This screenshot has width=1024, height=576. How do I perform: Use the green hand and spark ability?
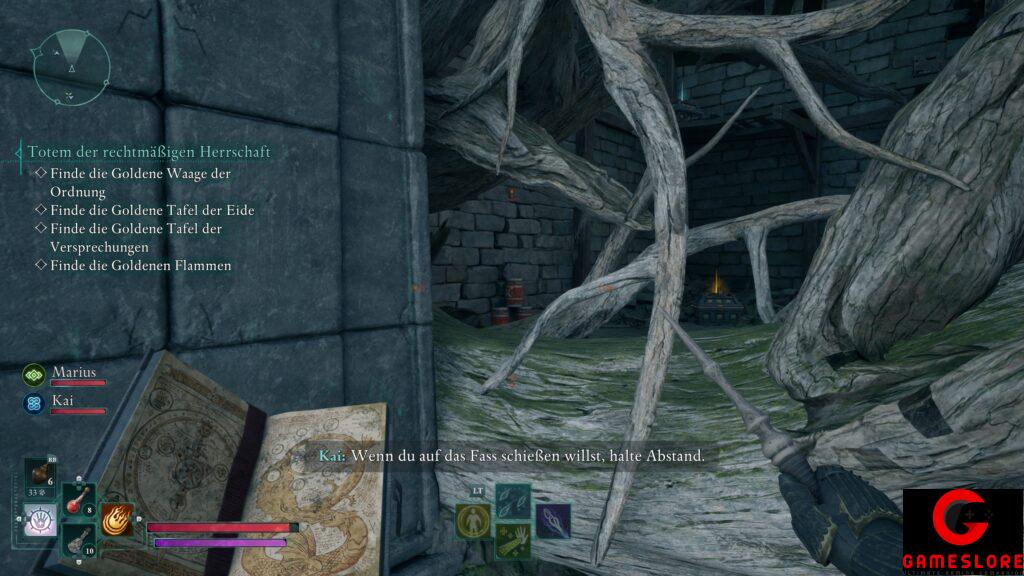(512, 540)
